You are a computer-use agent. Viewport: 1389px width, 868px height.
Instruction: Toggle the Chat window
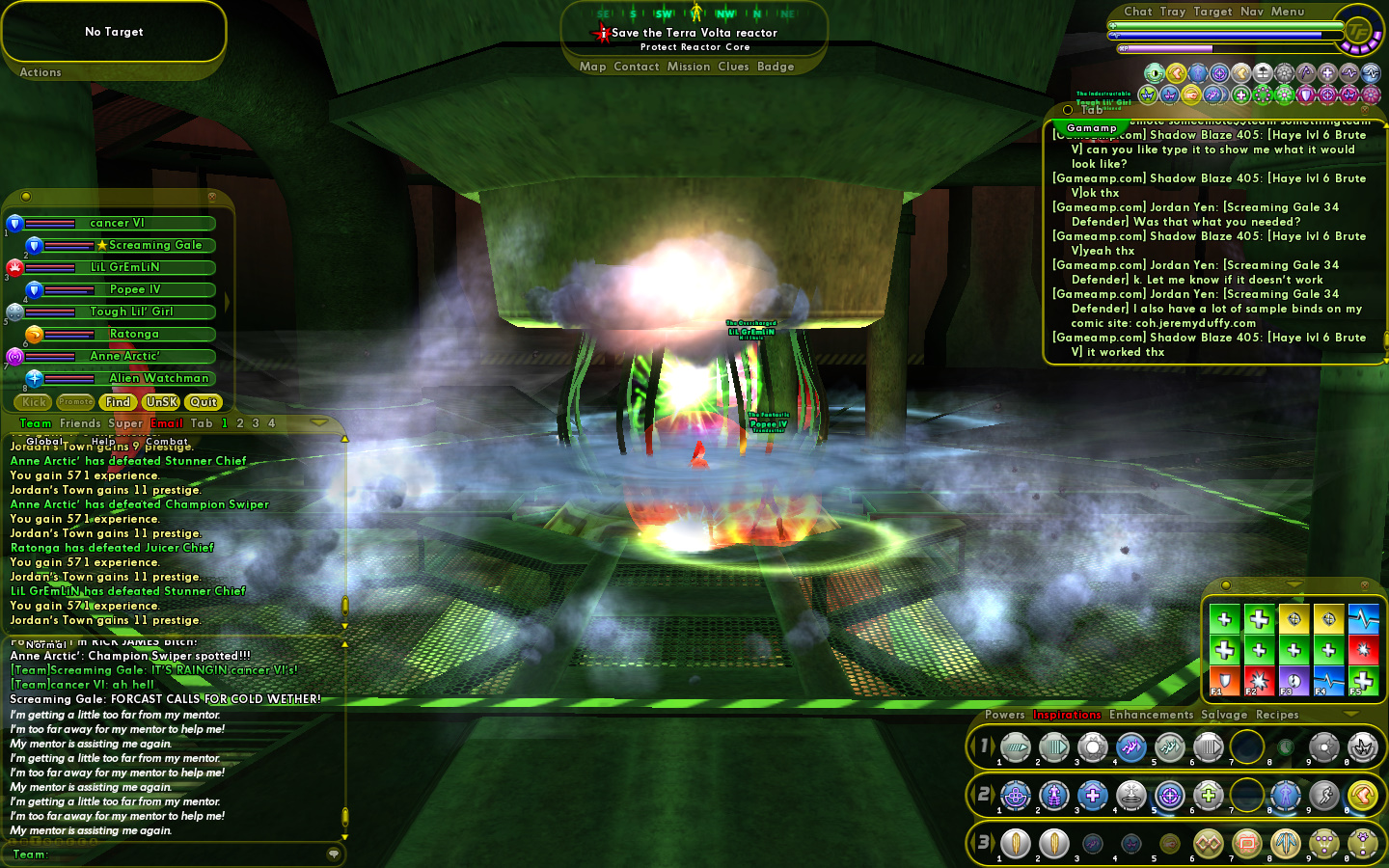click(x=1137, y=12)
